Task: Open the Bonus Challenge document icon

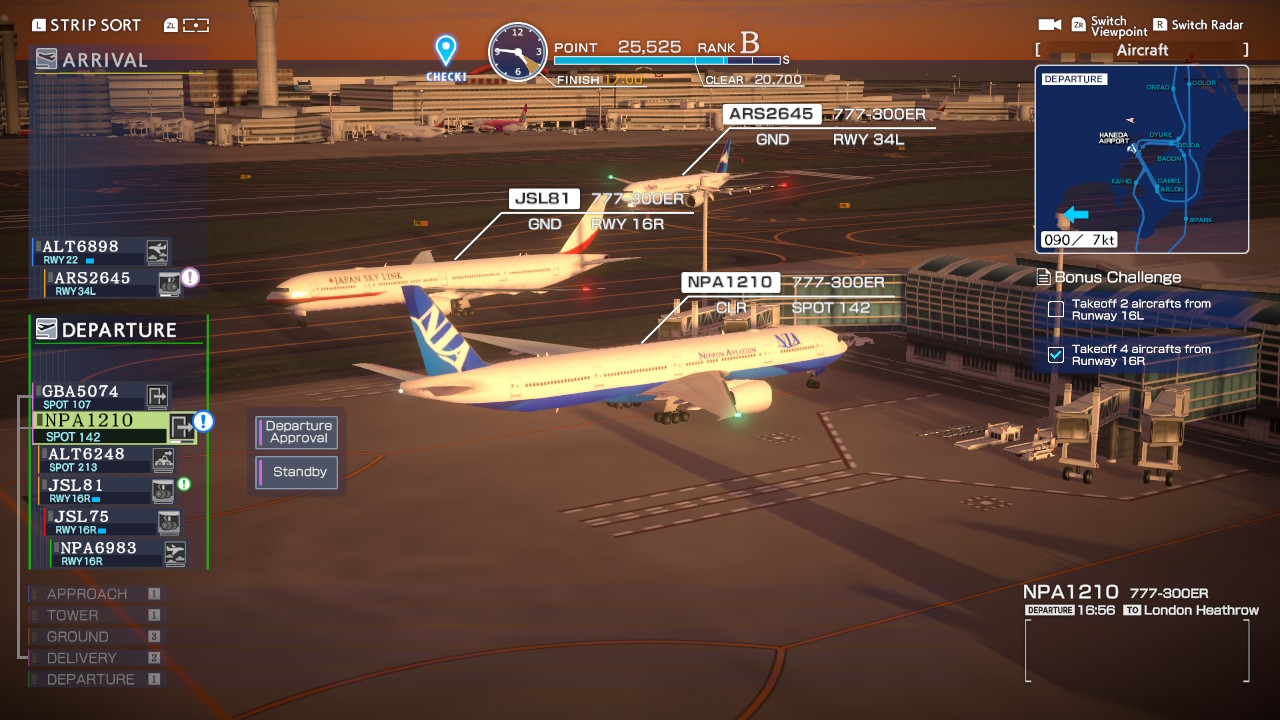Action: [1045, 277]
